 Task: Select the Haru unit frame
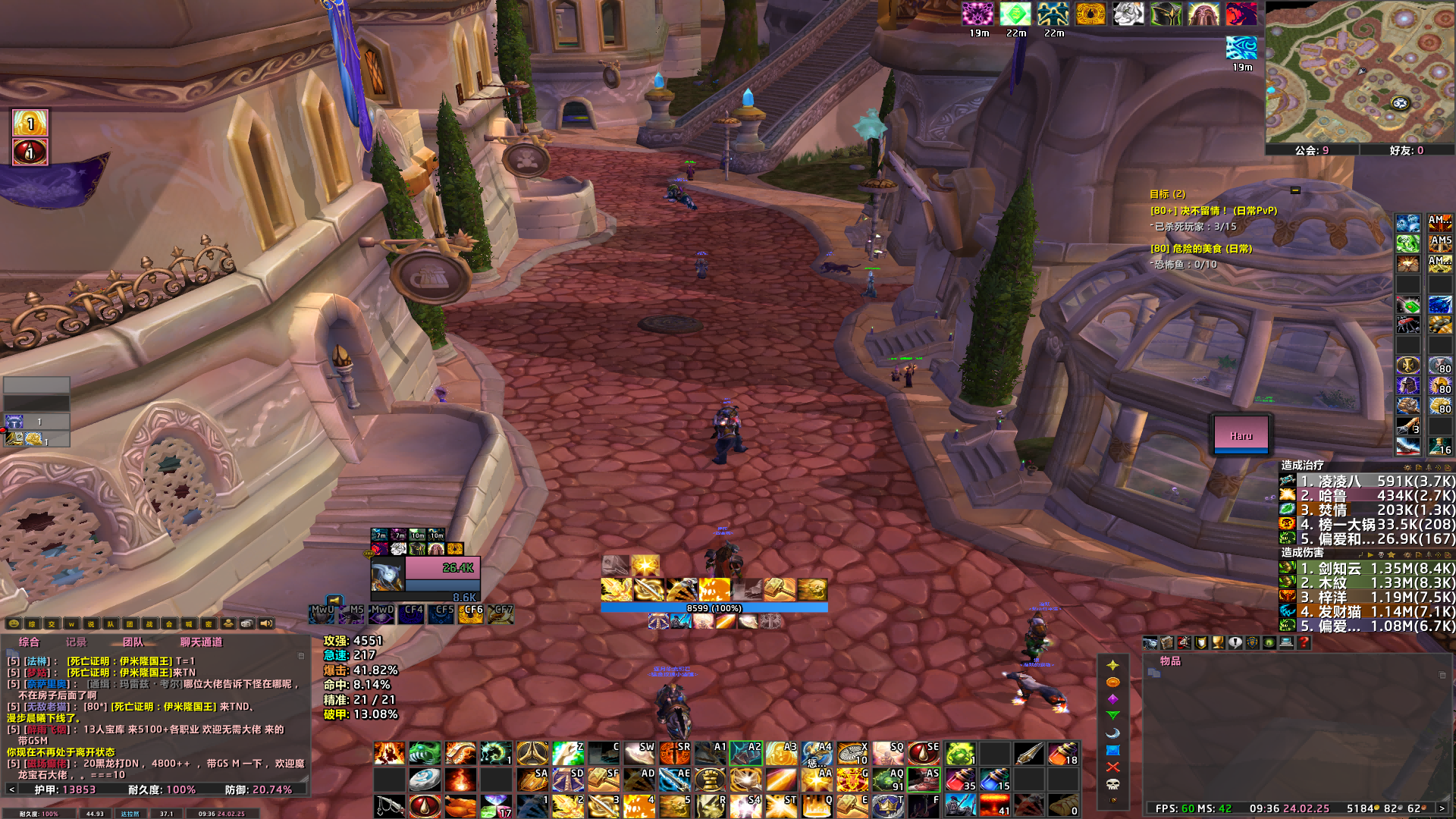coord(1241,435)
